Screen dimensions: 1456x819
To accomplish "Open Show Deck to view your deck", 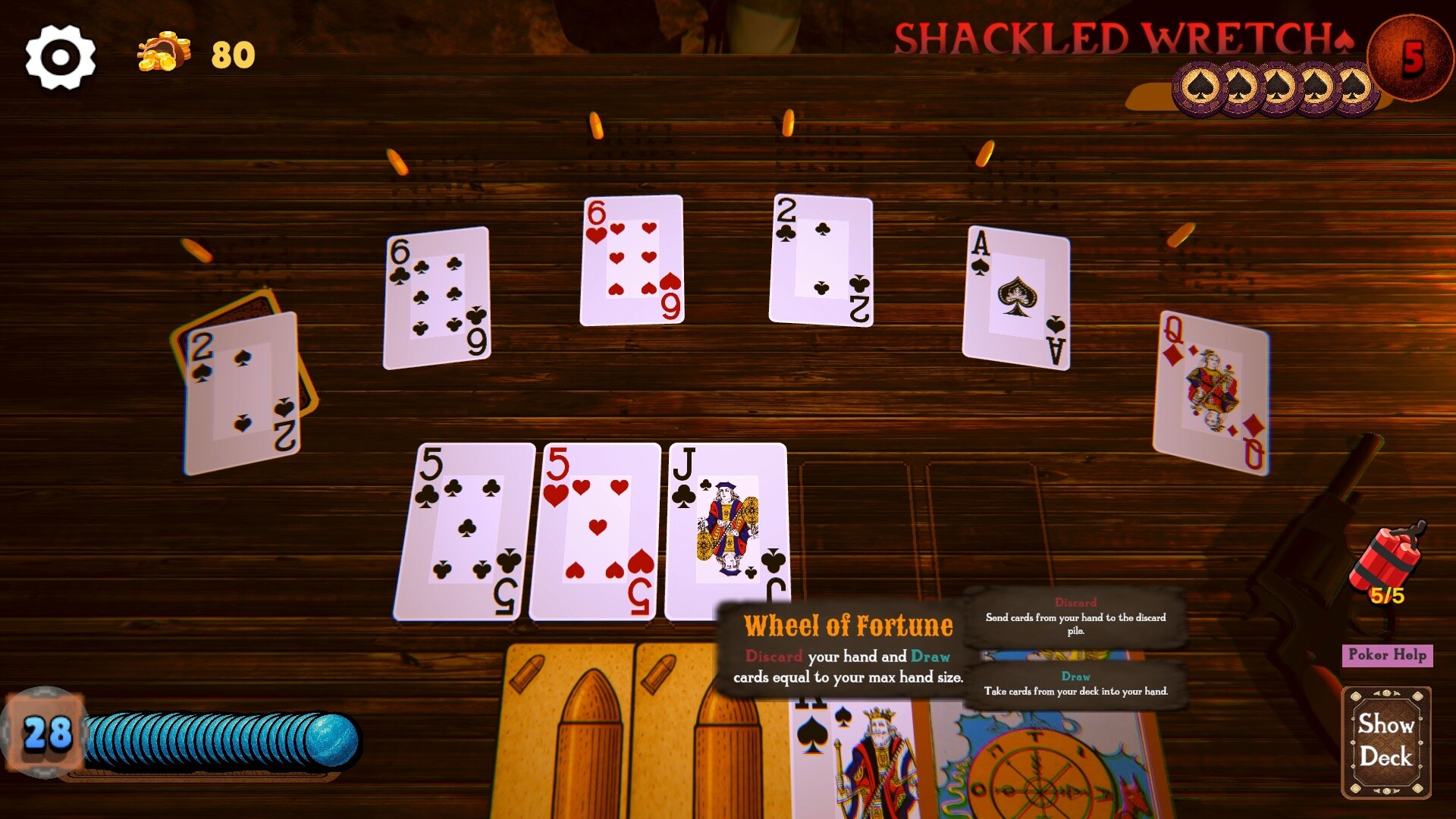I will pos(1385,739).
